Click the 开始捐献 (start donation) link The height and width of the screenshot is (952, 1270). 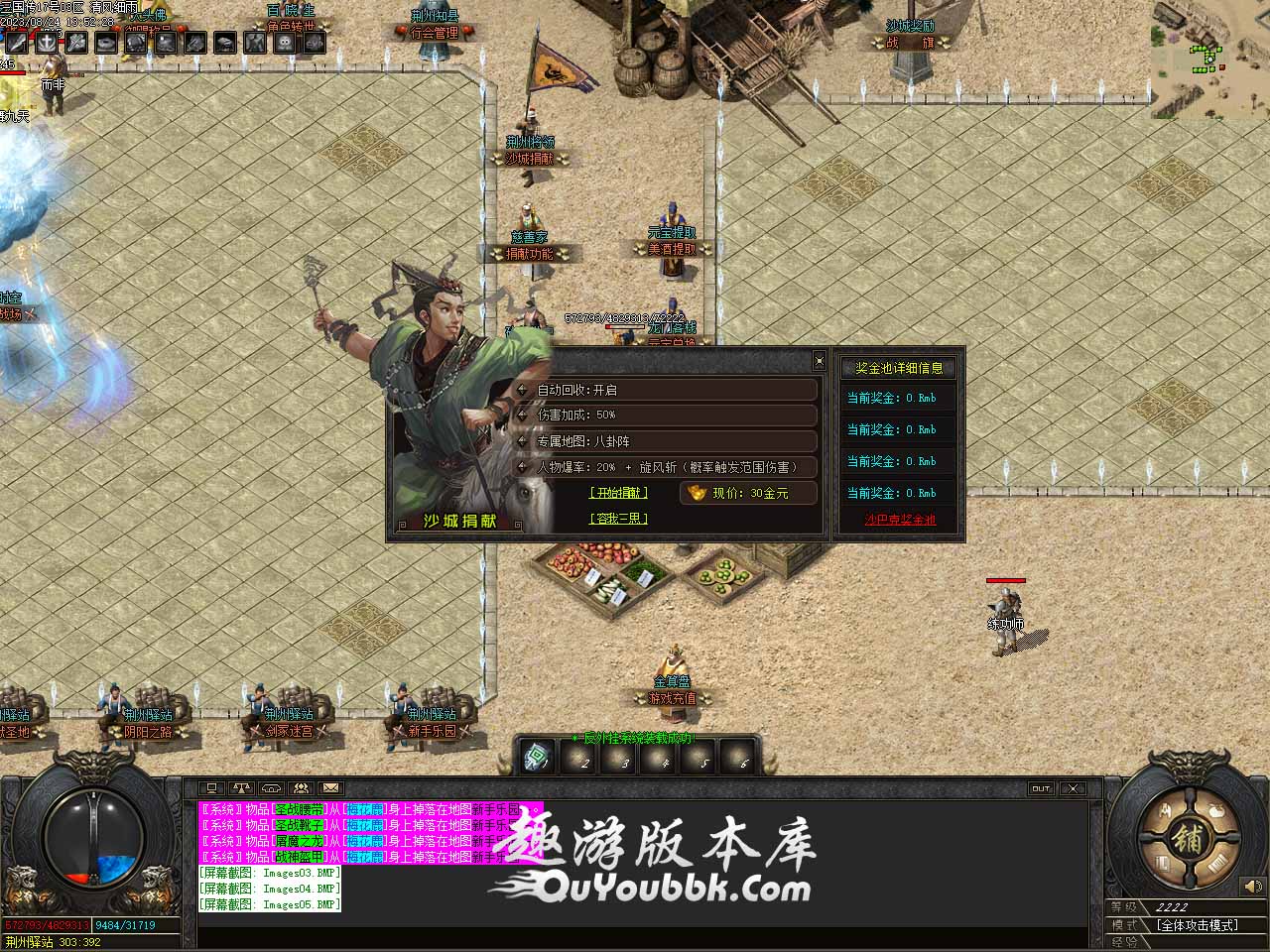(618, 492)
